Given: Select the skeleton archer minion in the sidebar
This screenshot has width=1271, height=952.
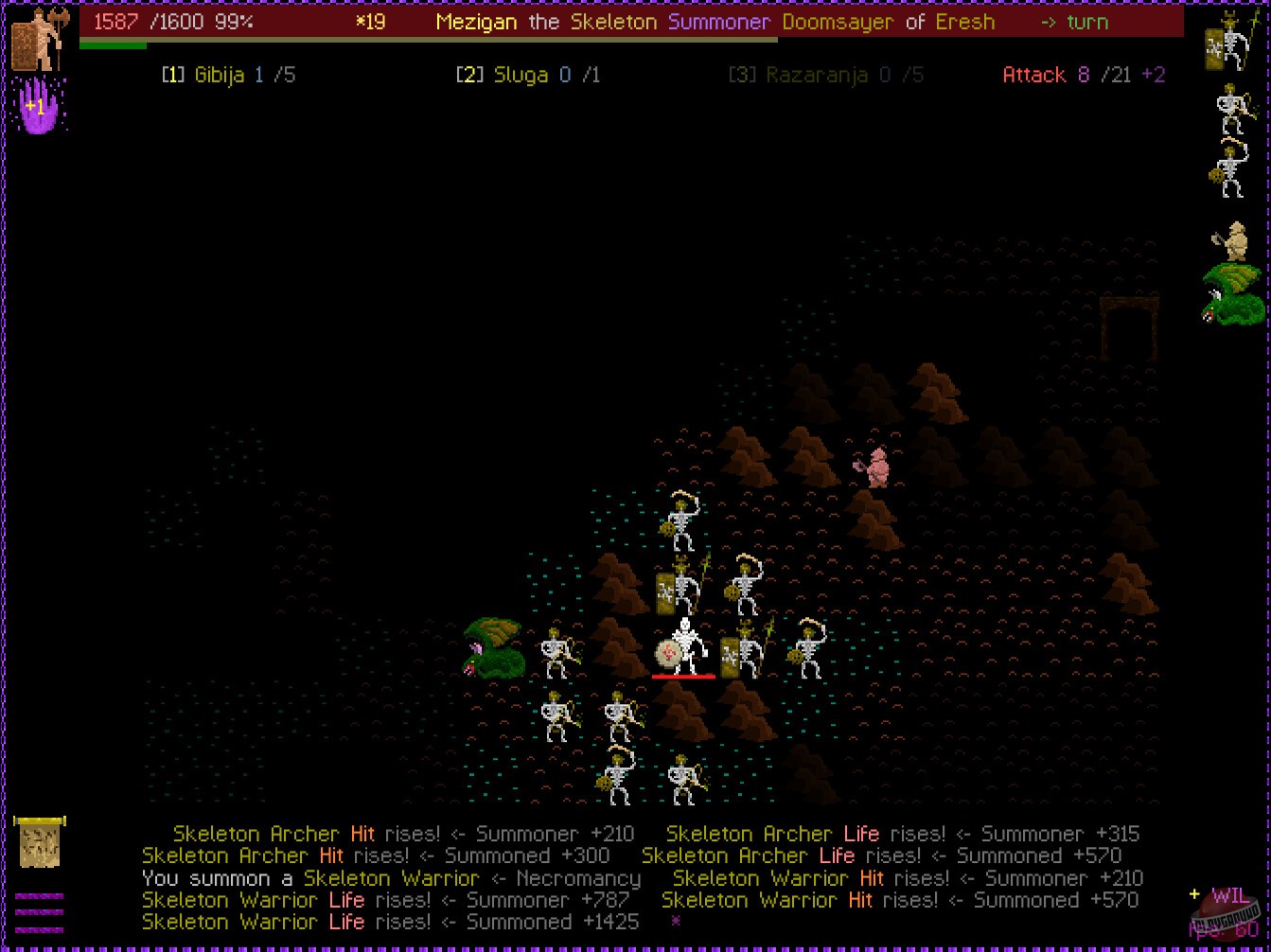Looking at the screenshot, I should (x=1230, y=109).
